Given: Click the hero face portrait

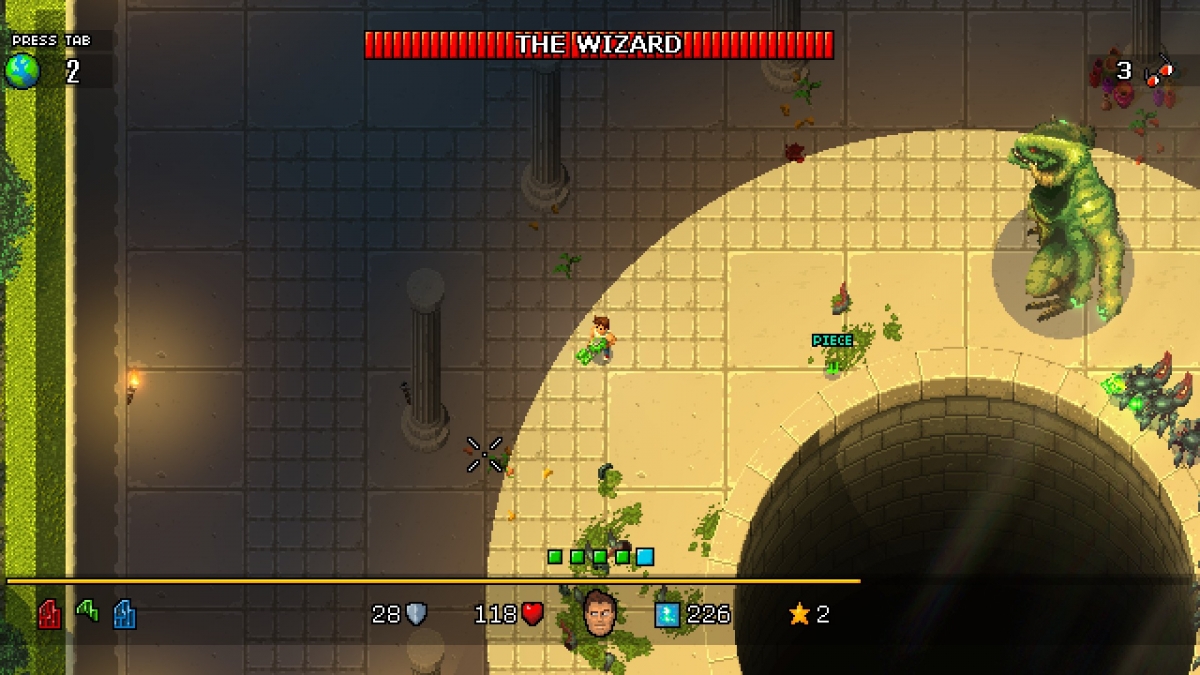Looking at the screenshot, I should 600,612.
